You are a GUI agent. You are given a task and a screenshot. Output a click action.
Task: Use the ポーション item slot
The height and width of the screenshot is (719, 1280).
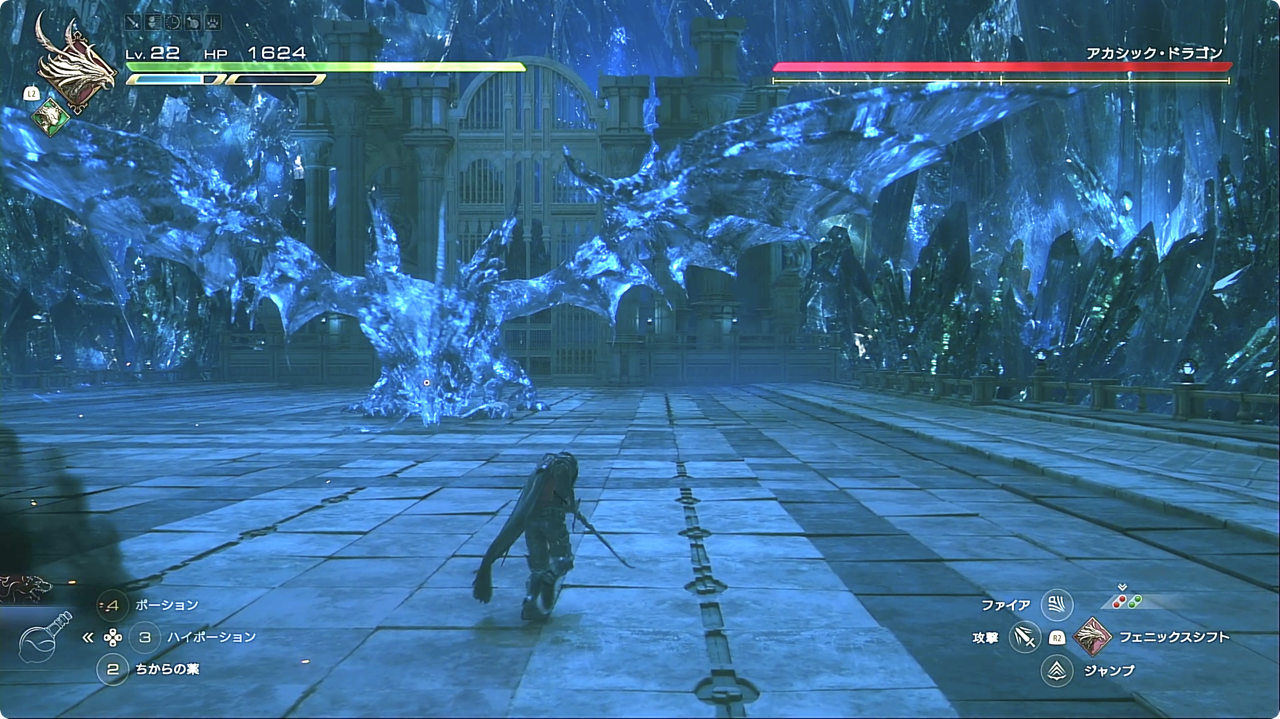[x=113, y=605]
